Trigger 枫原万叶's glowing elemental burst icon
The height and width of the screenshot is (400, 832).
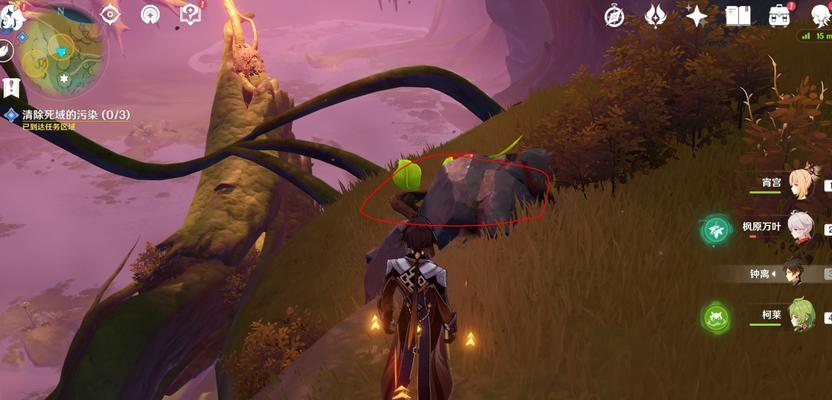717,230
